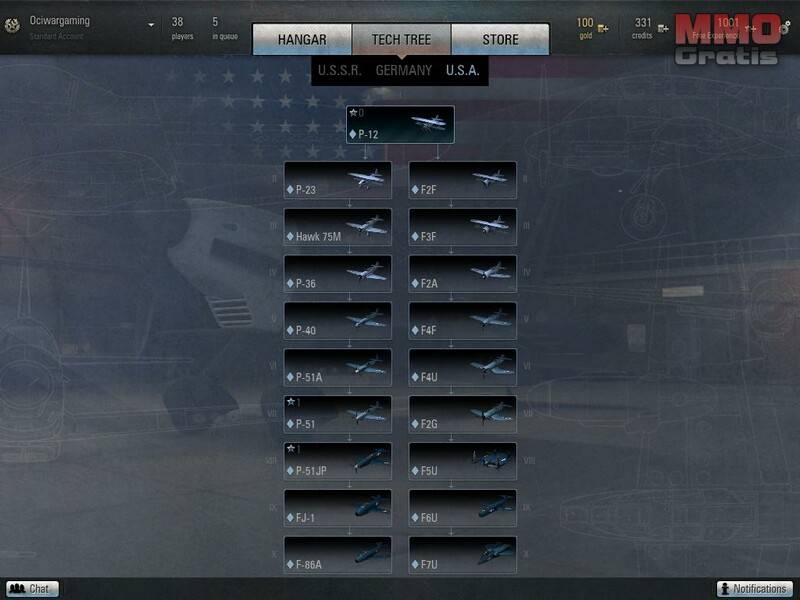Select the F7U aircraft
This screenshot has height=600, width=800.
click(463, 556)
